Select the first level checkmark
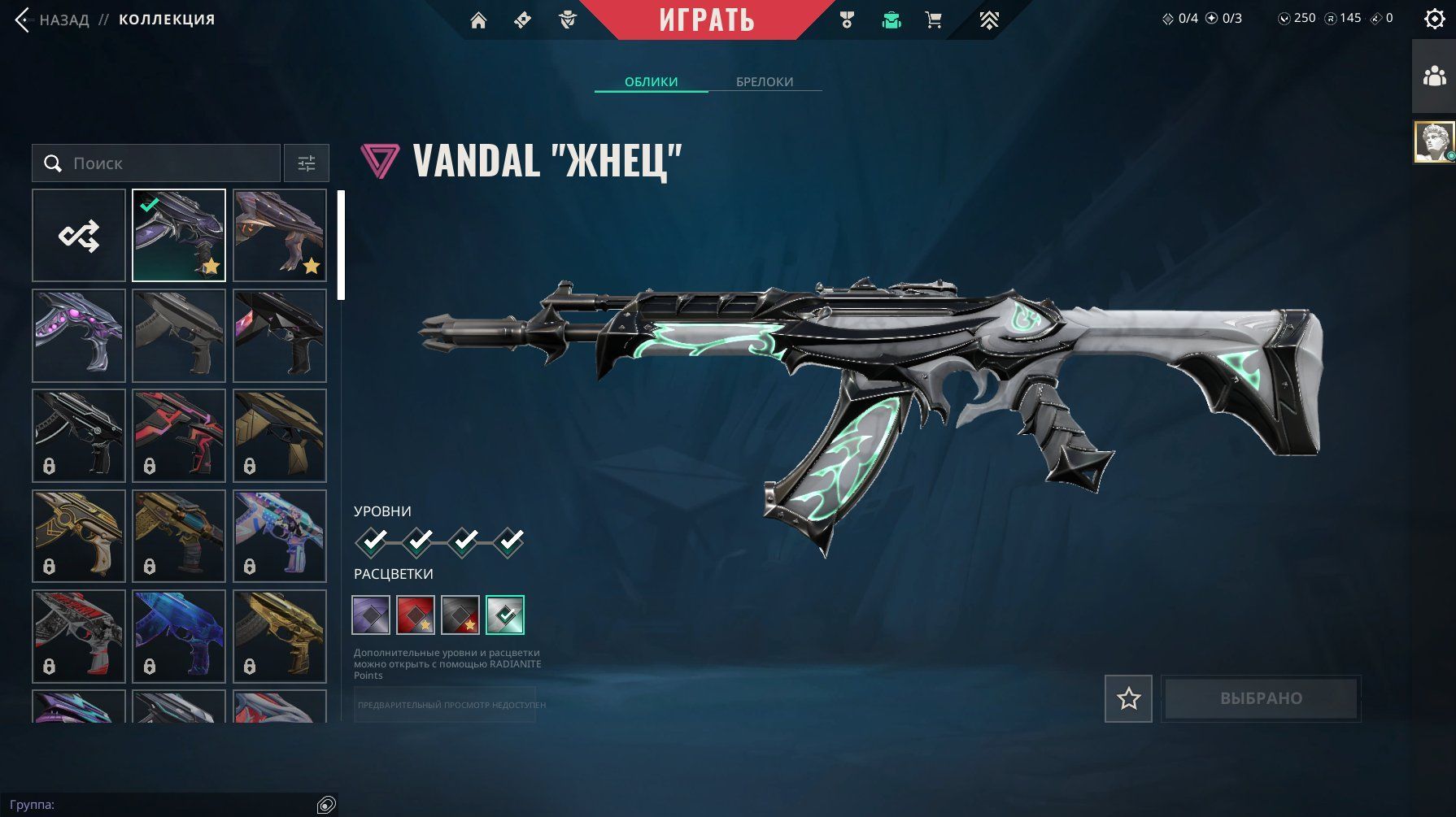The width and height of the screenshot is (1456, 817). pos(373,541)
